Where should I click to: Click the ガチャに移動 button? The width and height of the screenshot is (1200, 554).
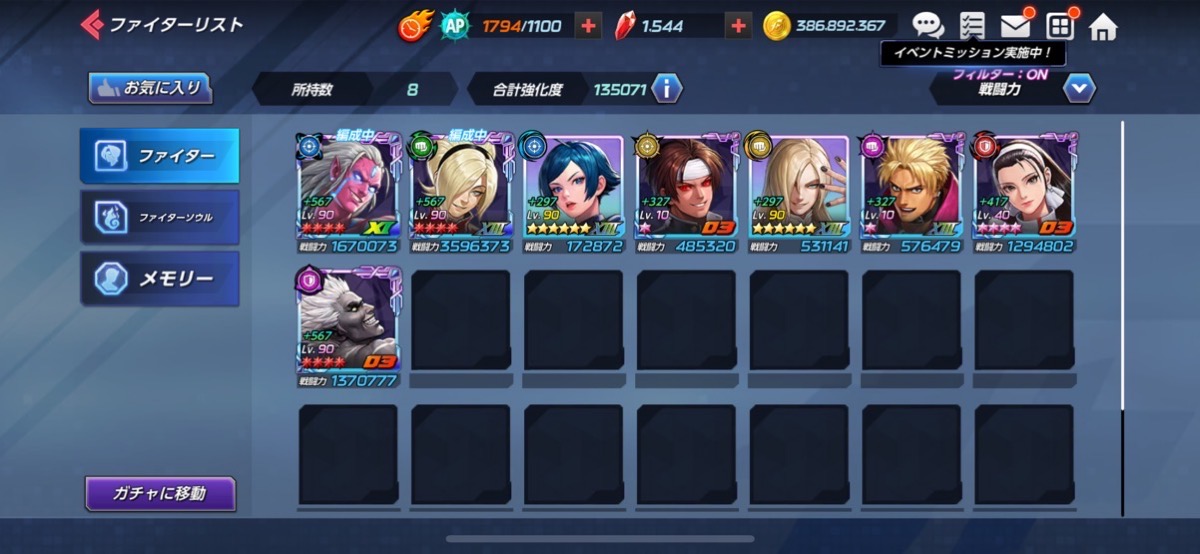pos(160,493)
